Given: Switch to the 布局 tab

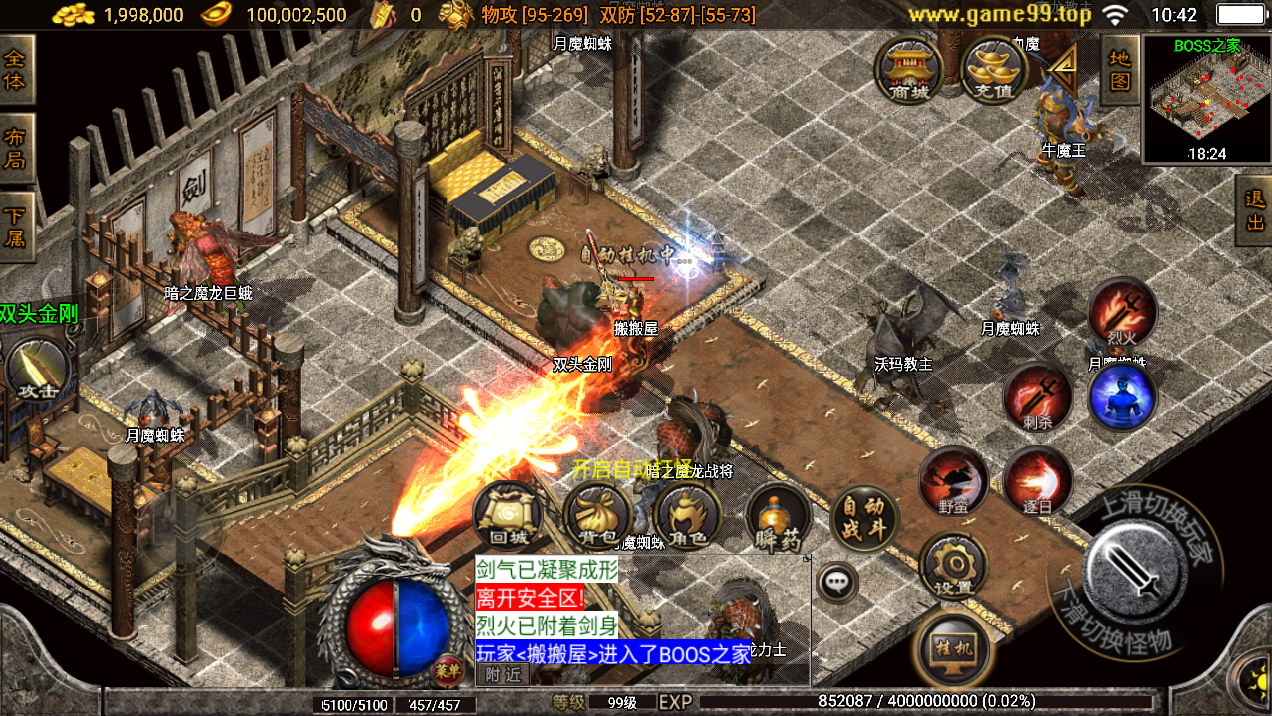Looking at the screenshot, I should click(16, 148).
